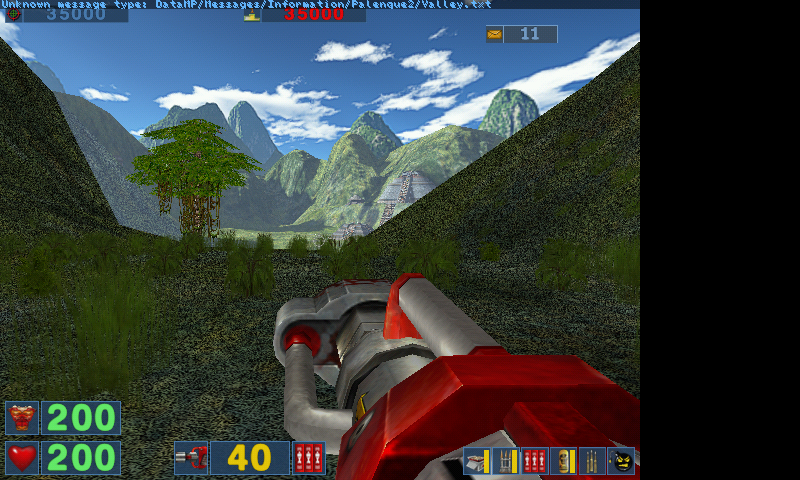Click the red heart health icon
The width and height of the screenshot is (800, 480).
(22, 458)
